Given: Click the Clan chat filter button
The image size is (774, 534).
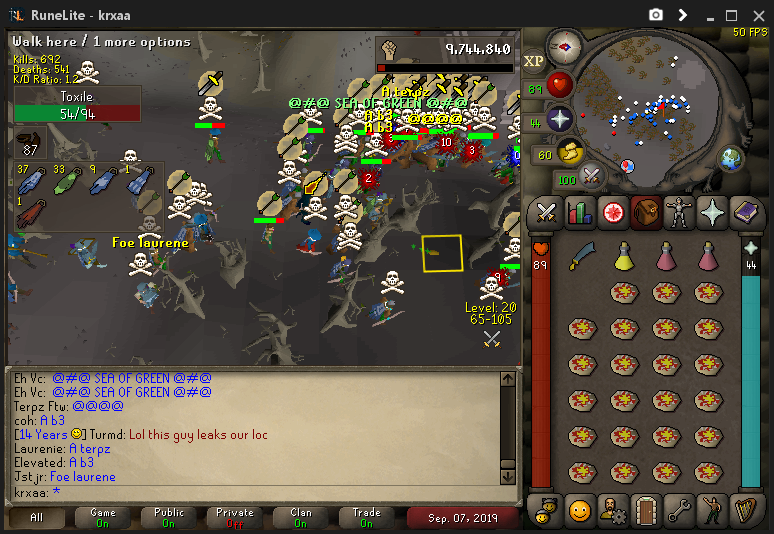Looking at the screenshot, I should pos(301,517).
